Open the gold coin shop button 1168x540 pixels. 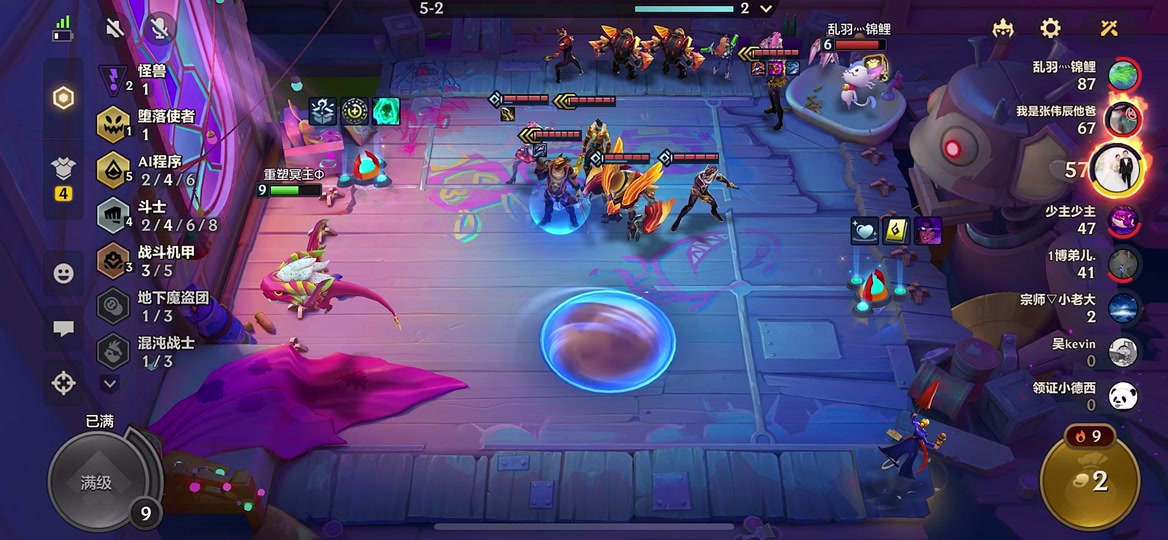[x=1090, y=481]
